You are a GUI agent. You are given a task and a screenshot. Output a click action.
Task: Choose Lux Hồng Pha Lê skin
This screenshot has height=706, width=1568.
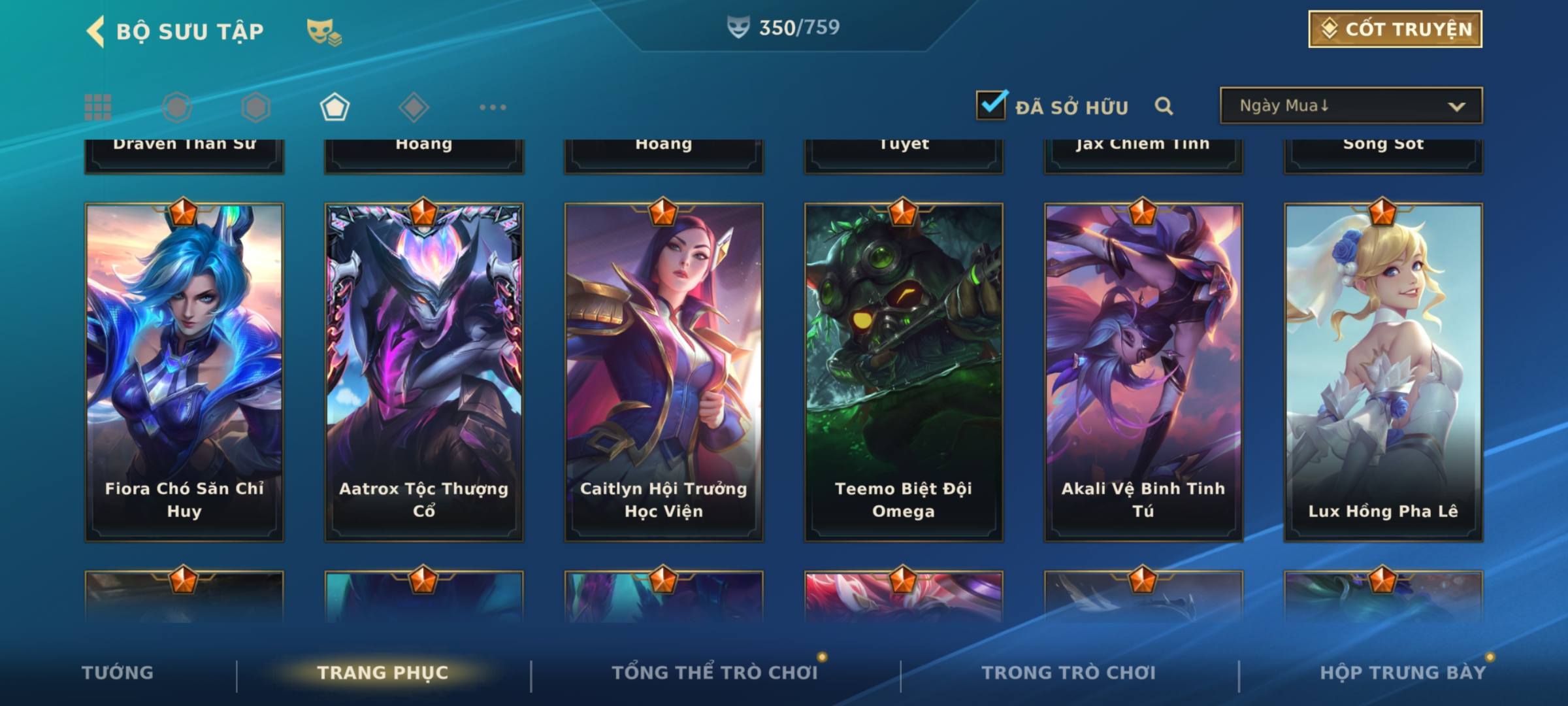[x=1383, y=373]
